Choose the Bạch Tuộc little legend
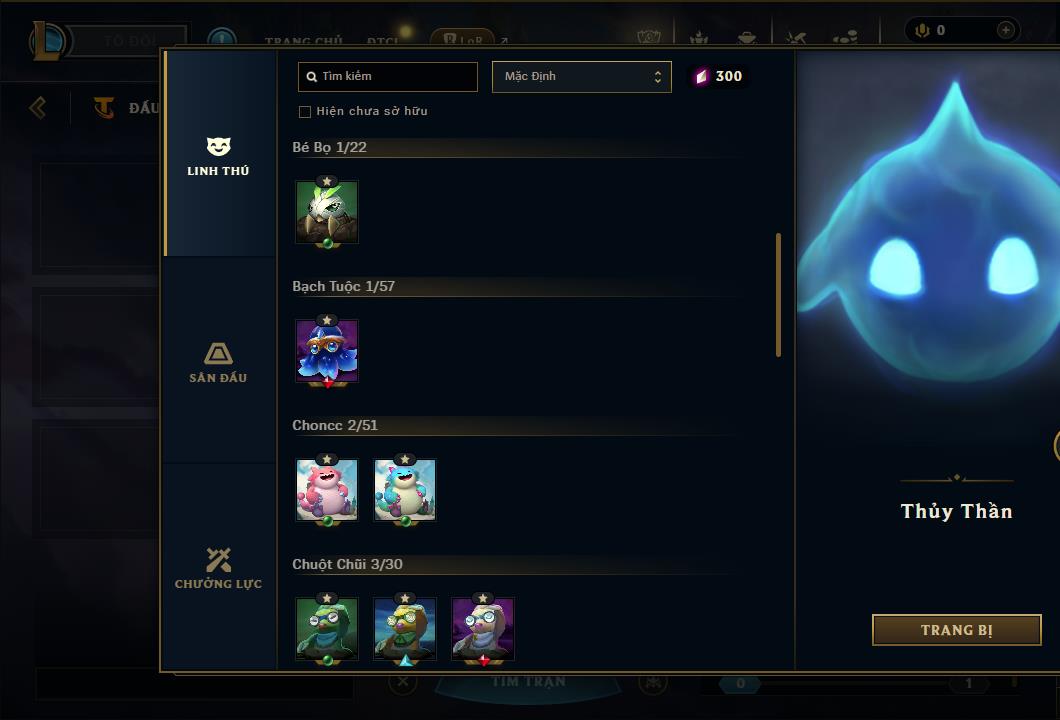 [x=327, y=351]
